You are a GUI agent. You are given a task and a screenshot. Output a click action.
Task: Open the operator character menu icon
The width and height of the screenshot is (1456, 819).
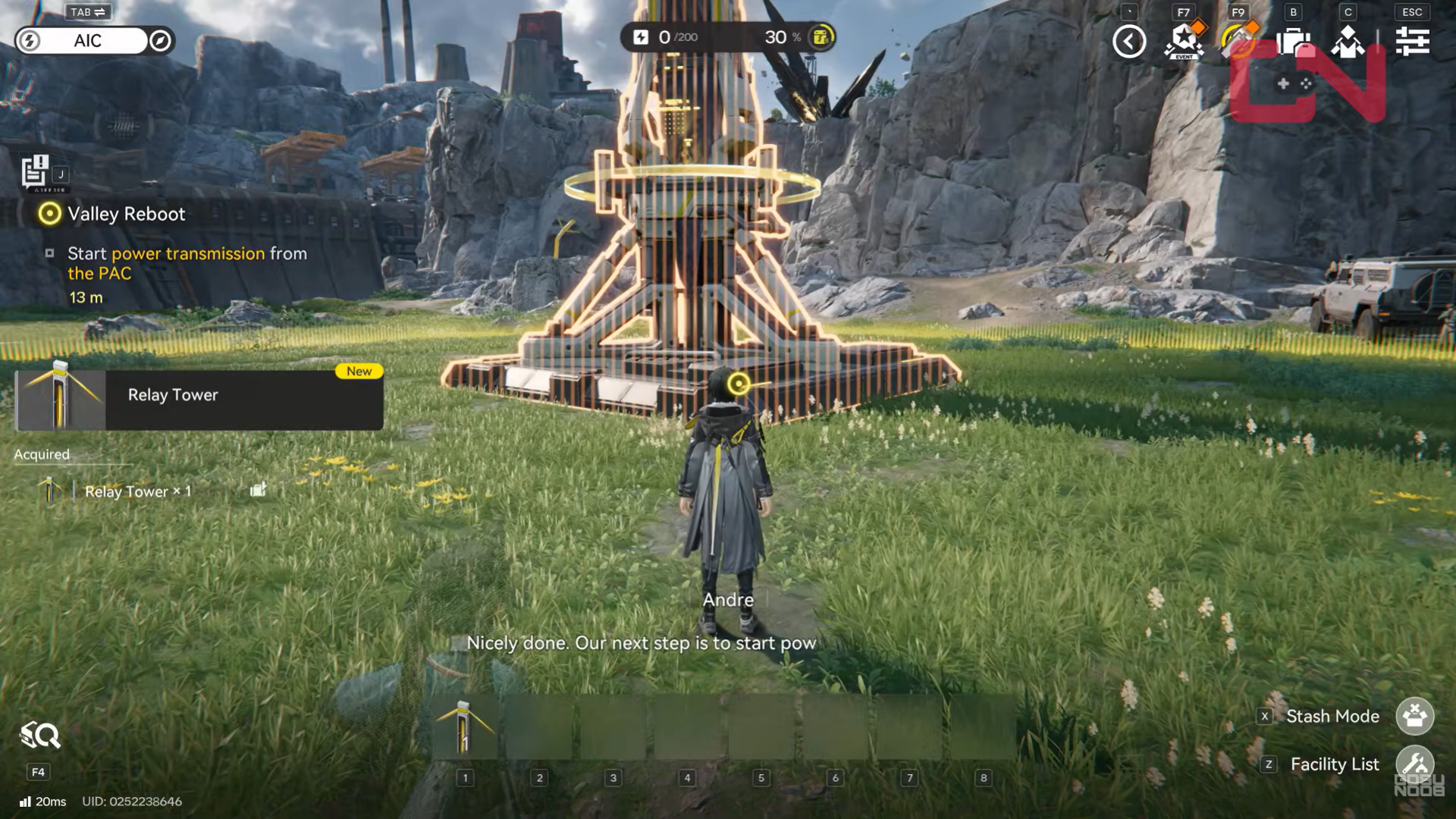click(1348, 41)
